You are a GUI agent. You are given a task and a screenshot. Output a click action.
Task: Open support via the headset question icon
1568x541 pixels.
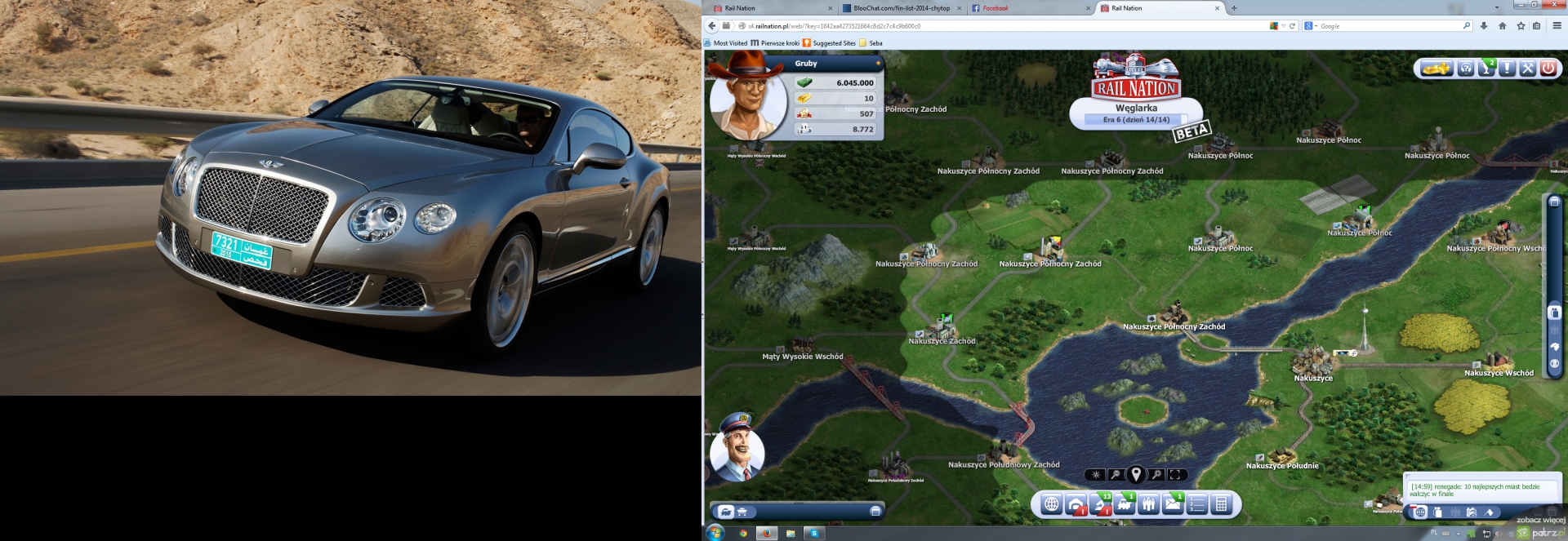(x=1466, y=69)
